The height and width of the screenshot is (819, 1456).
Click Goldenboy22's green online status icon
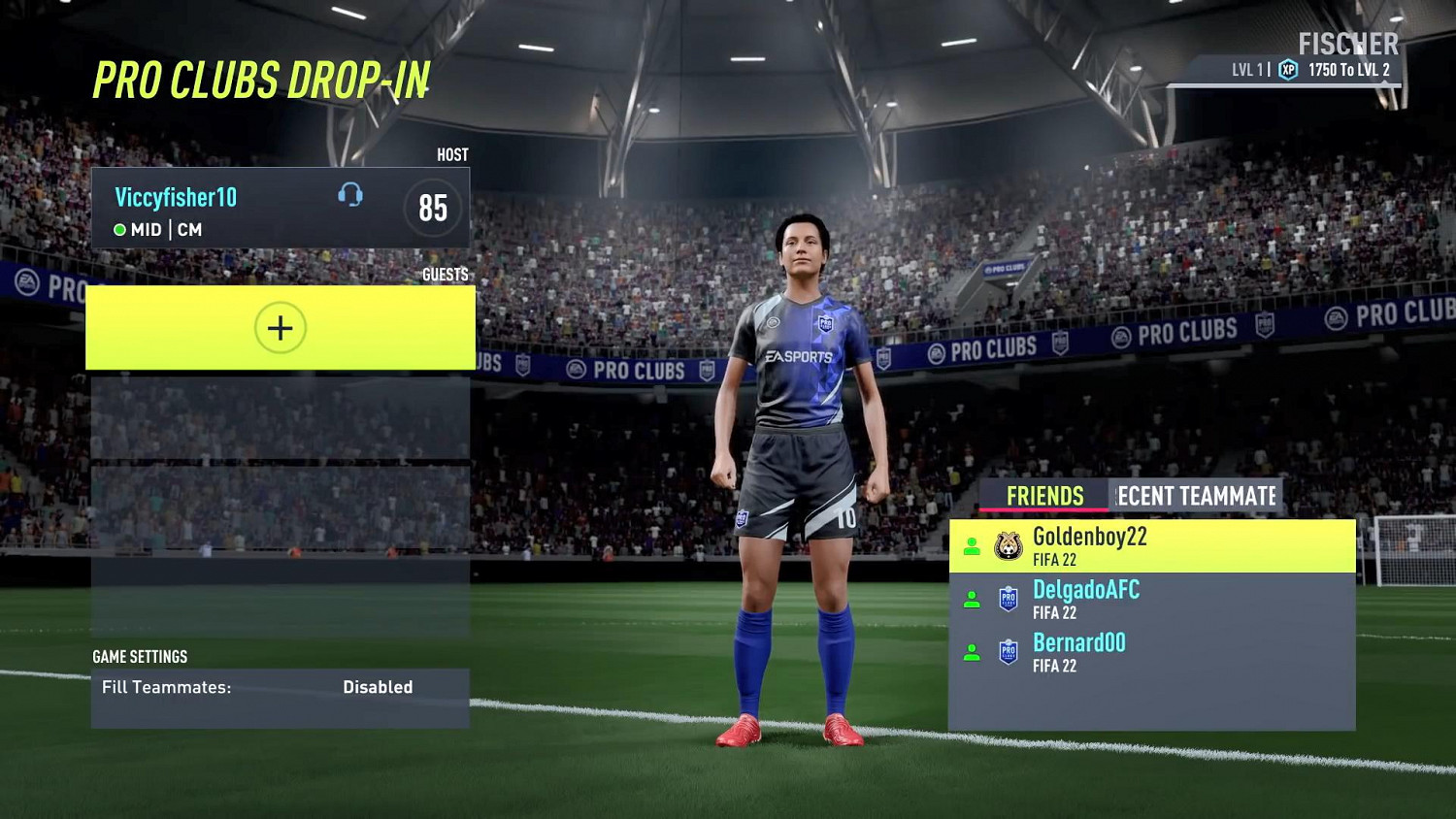pos(972,546)
